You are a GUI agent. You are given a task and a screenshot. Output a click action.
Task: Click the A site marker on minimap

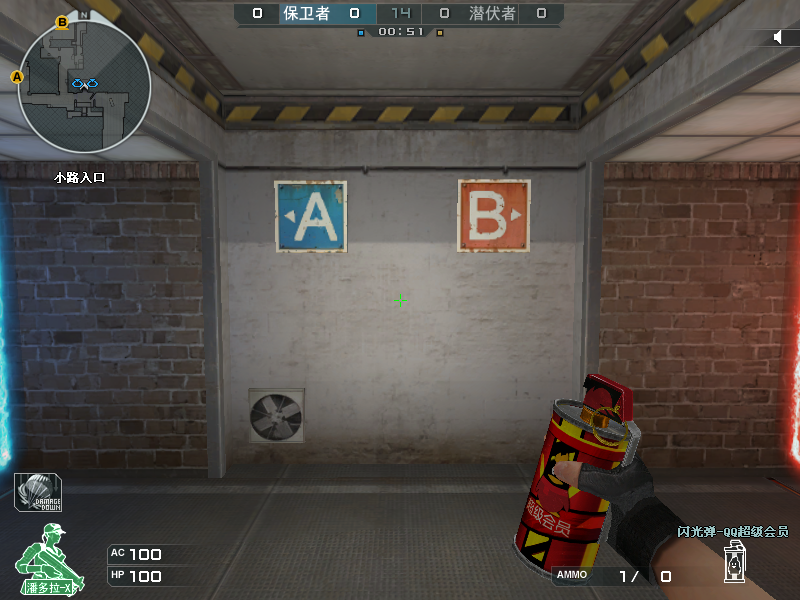[17, 76]
